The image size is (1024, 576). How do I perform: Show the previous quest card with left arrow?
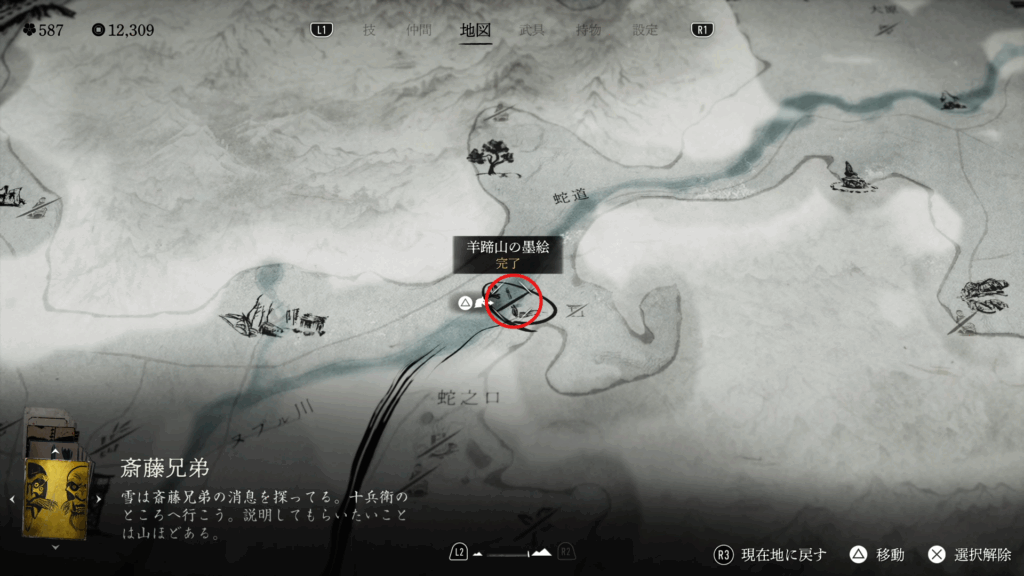[12, 498]
